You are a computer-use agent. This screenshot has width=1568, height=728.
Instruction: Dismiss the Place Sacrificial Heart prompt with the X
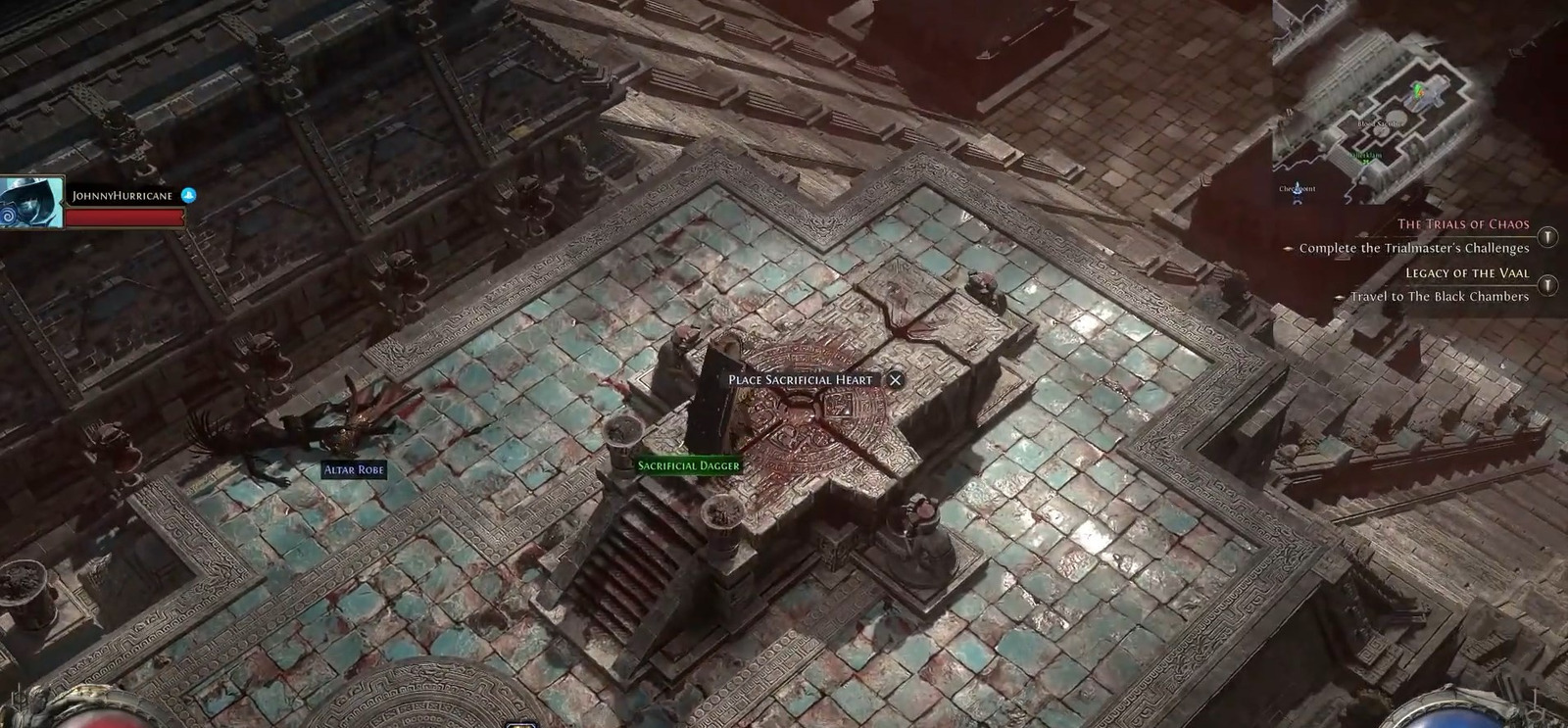point(897,380)
